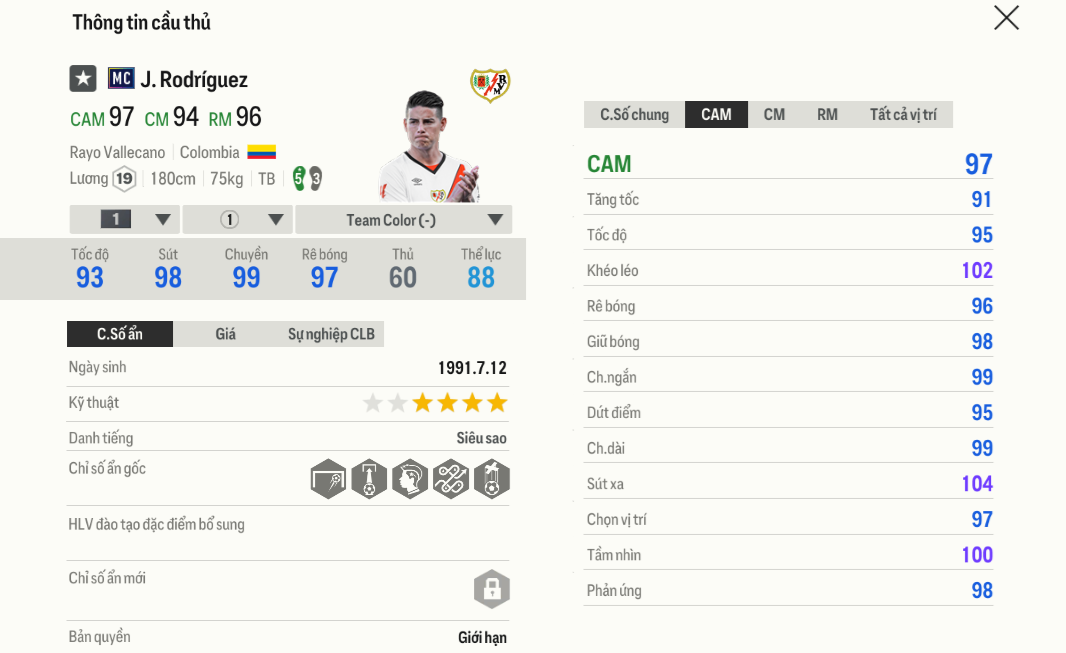The width and height of the screenshot is (1066, 653).
Task: Select the CAM position tab
Action: [716, 114]
